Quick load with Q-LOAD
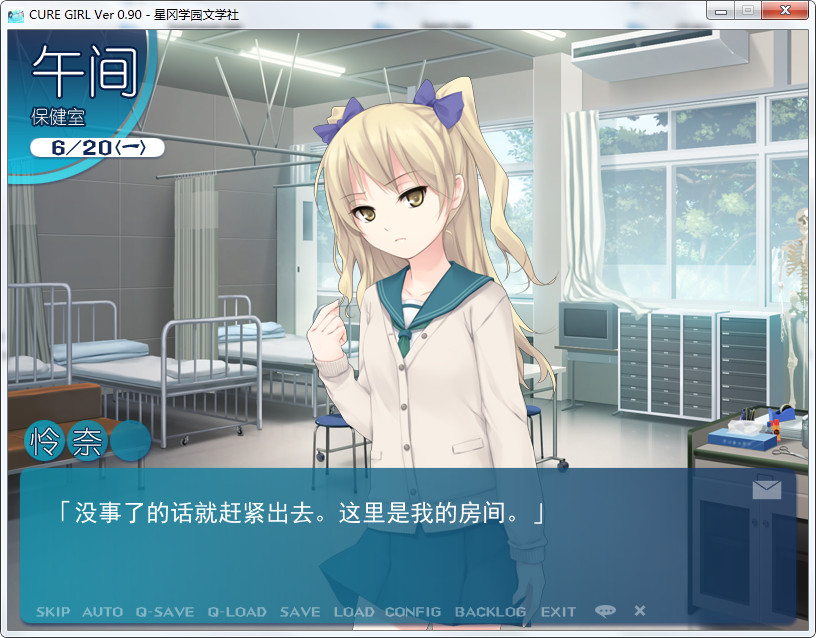816x638 pixels. coord(237,611)
